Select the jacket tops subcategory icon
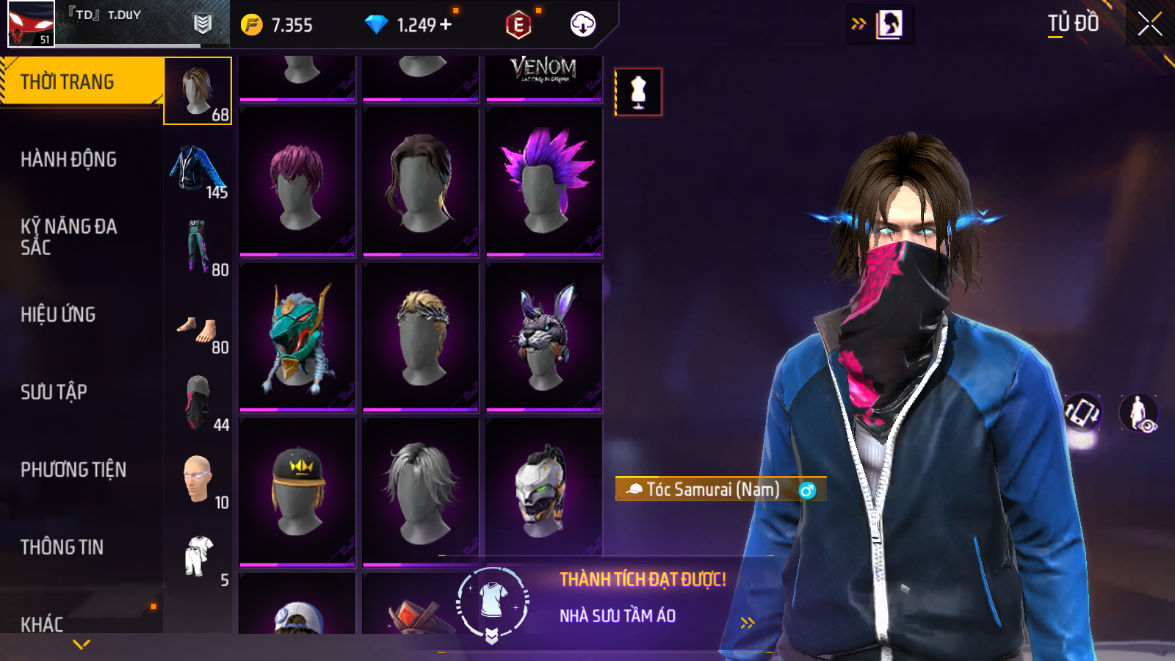The image size is (1175, 661). (x=197, y=168)
